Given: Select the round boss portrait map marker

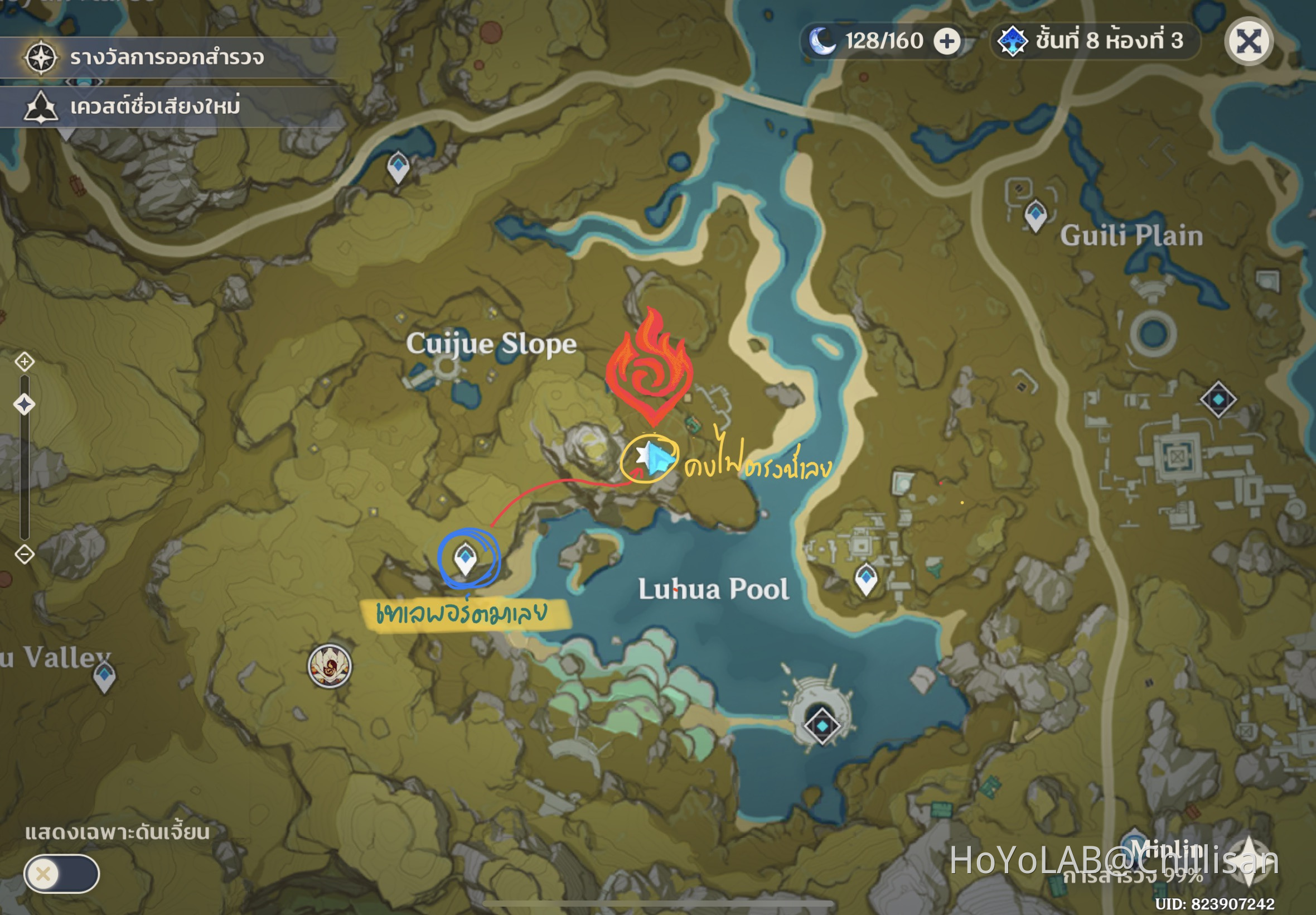Looking at the screenshot, I should click(x=330, y=666).
